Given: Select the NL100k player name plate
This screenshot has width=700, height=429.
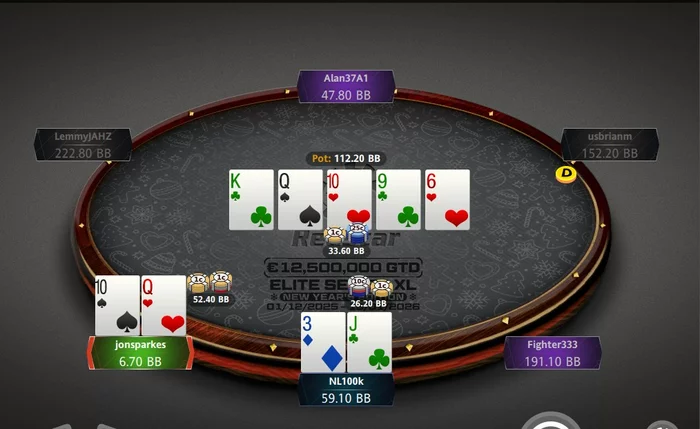Looking at the screenshot, I should (345, 389).
